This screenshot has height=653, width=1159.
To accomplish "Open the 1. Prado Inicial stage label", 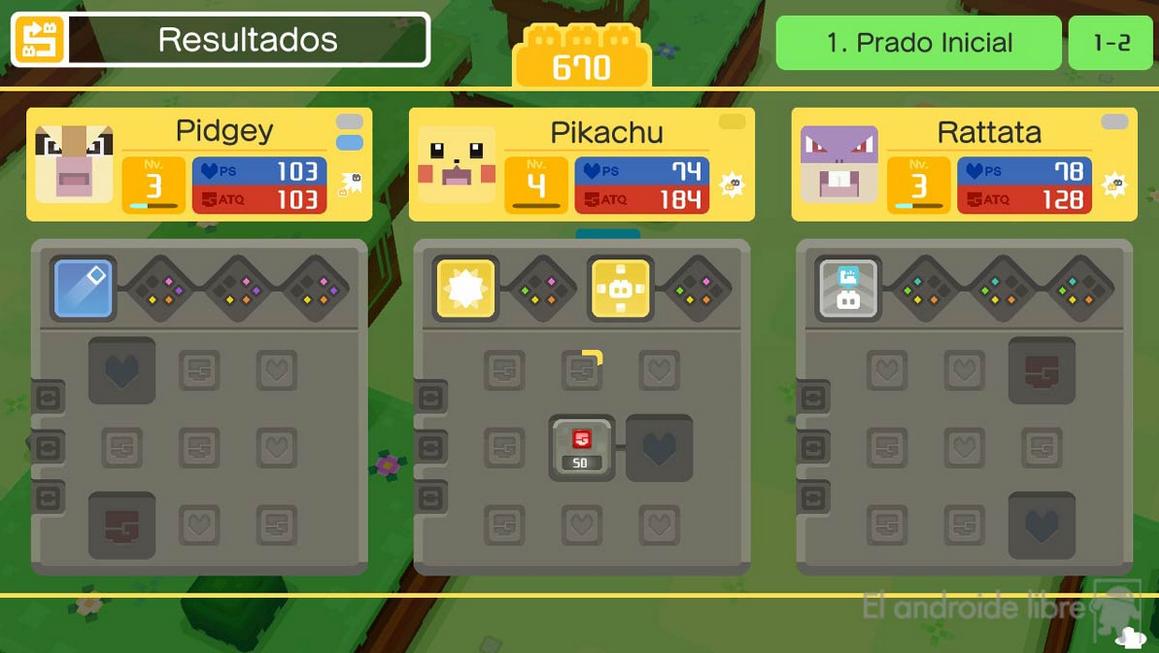I will [918, 43].
